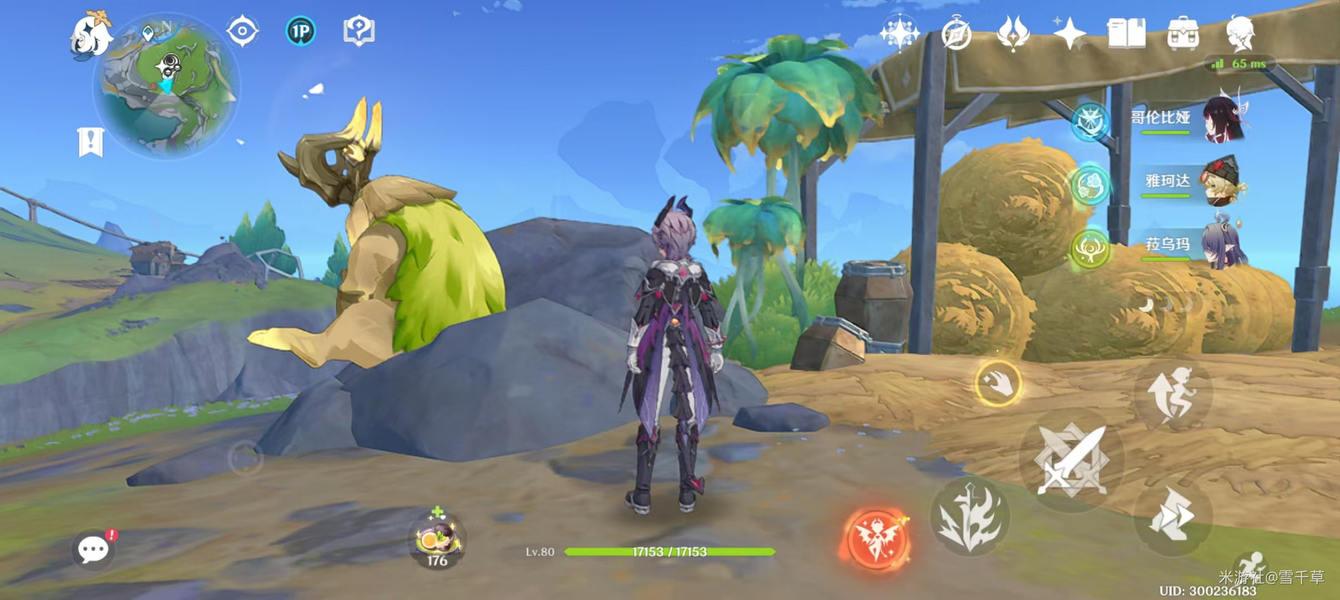Open the compass adventurer handbook icon
The width and height of the screenshot is (1340, 600).
[956, 33]
